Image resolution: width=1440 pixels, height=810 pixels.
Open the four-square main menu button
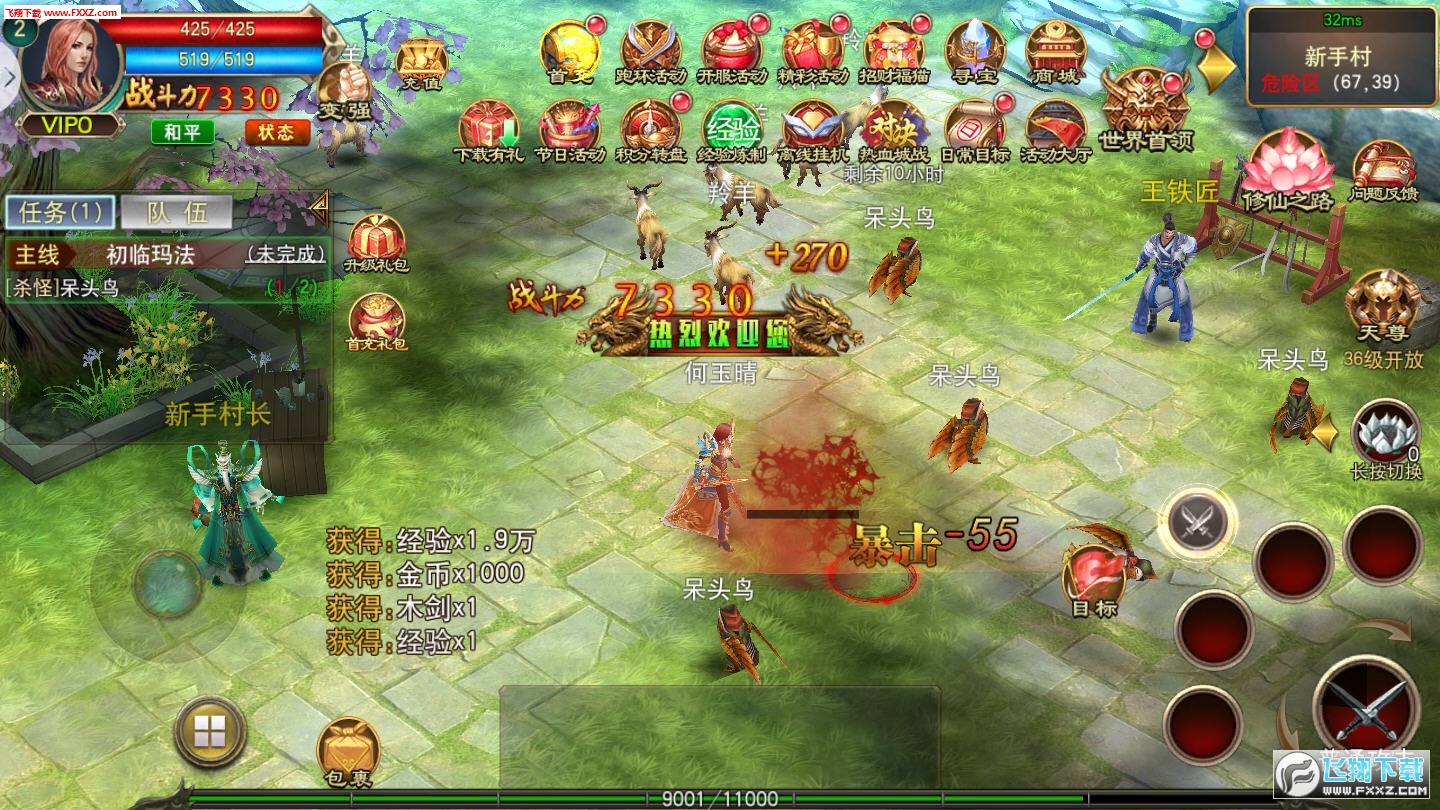[210, 732]
